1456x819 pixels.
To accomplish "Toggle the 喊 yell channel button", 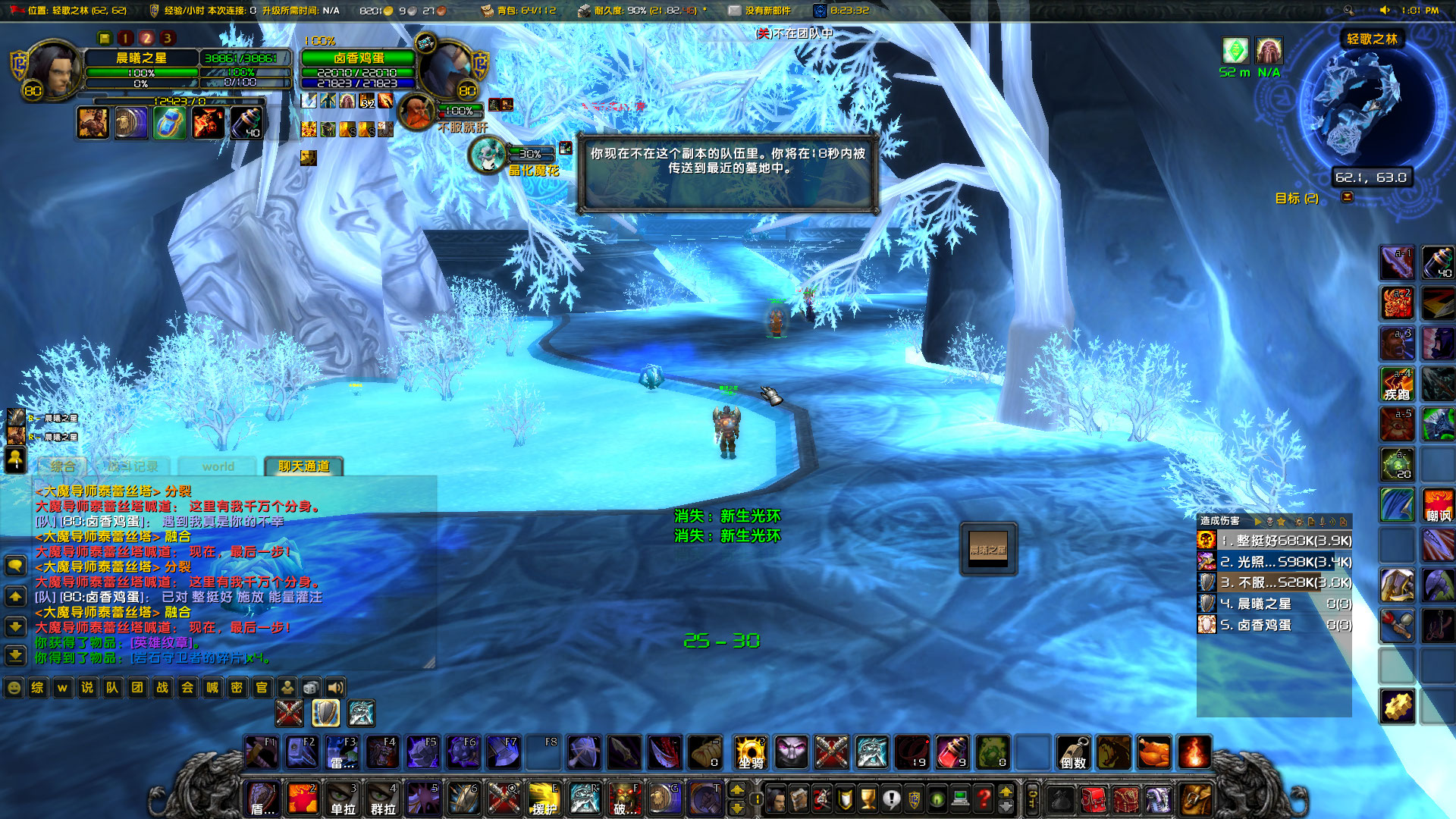I will (x=212, y=689).
